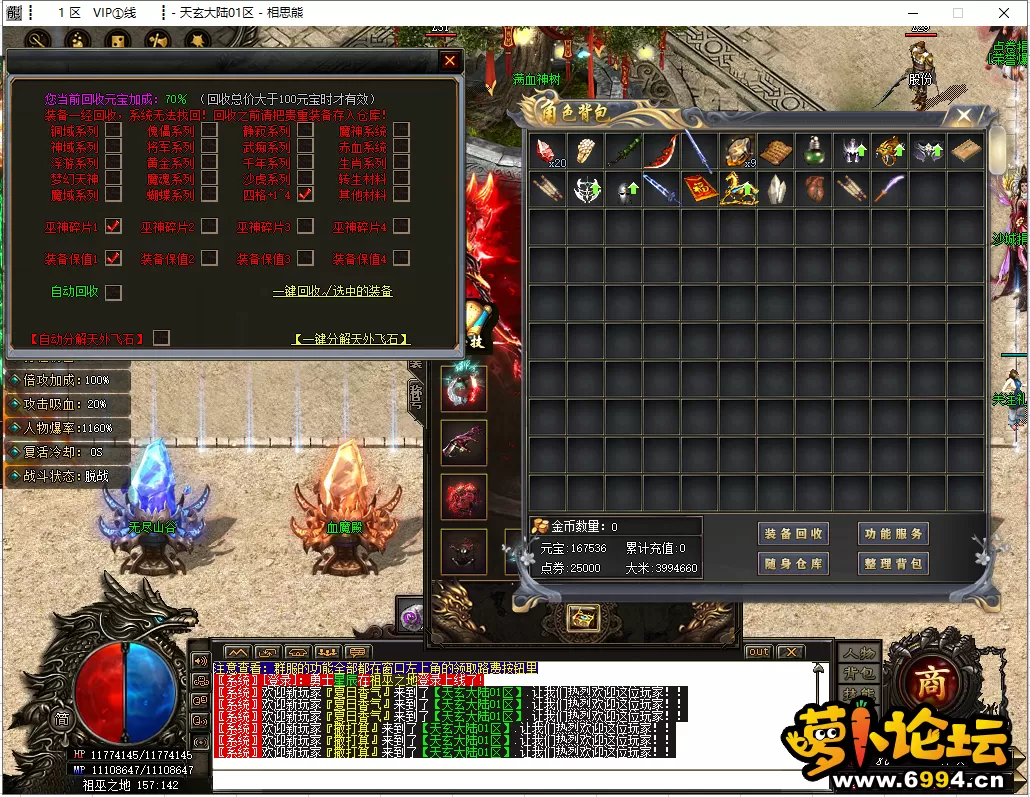Click the 功能服务 button
This screenshot has width=1030, height=797.
point(893,534)
